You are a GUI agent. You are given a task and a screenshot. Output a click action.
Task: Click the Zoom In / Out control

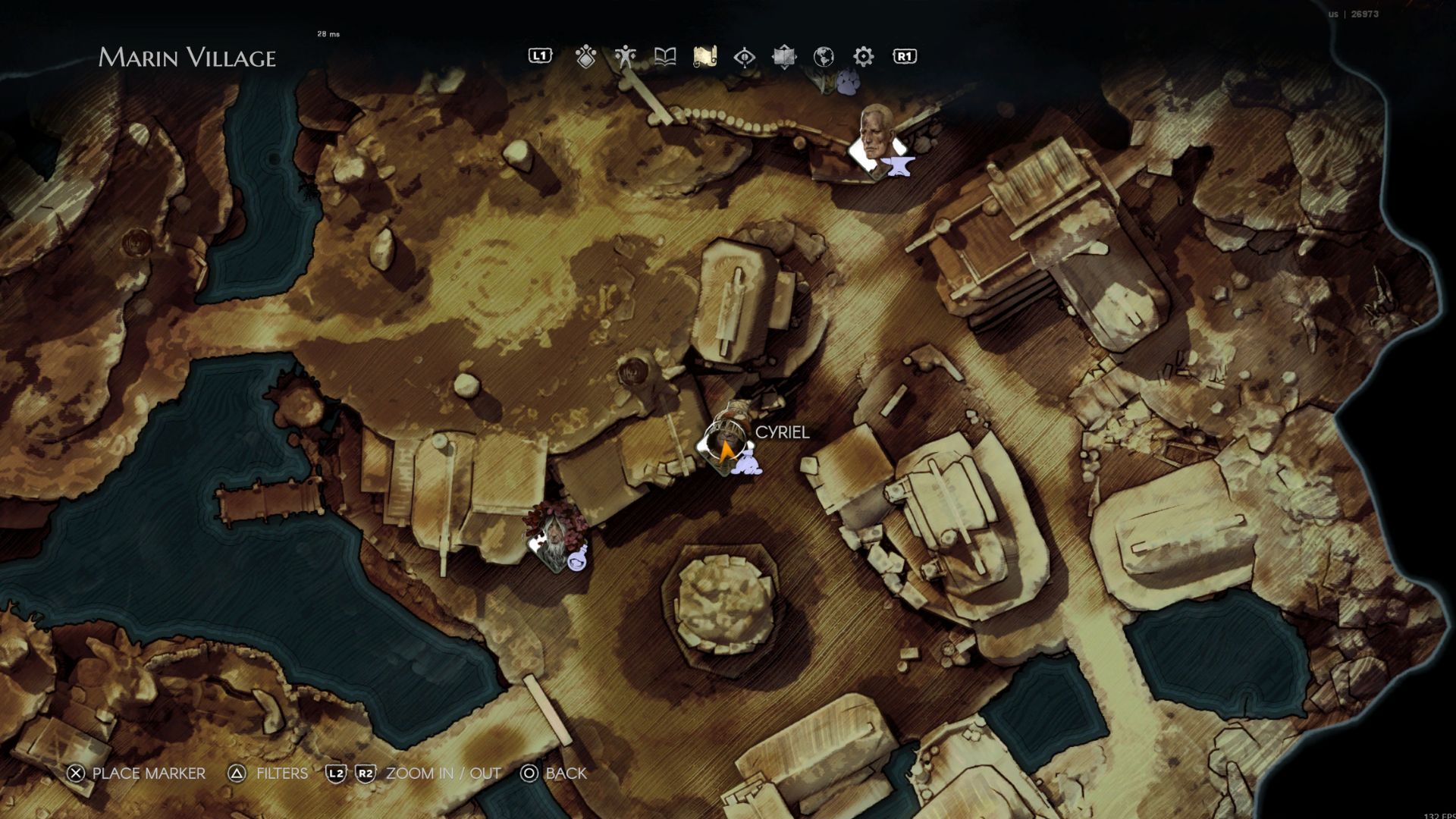(x=414, y=773)
